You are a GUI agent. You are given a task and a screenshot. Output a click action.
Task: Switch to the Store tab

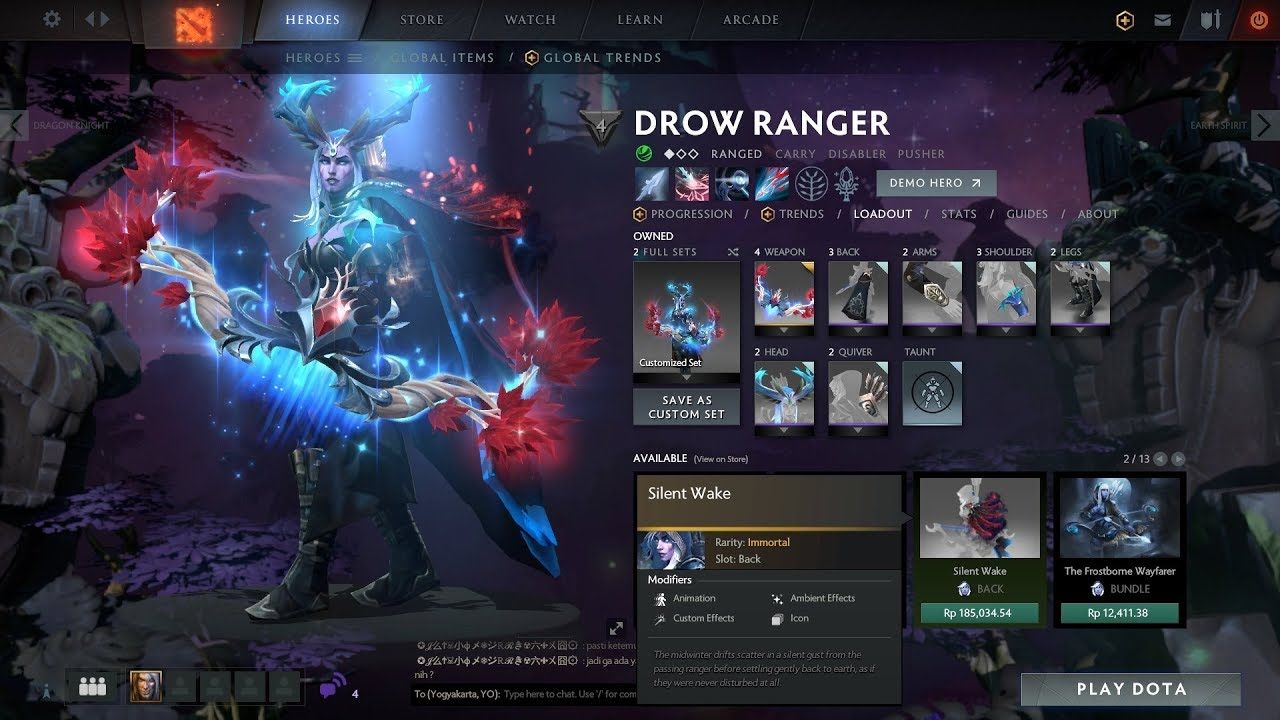click(x=421, y=20)
